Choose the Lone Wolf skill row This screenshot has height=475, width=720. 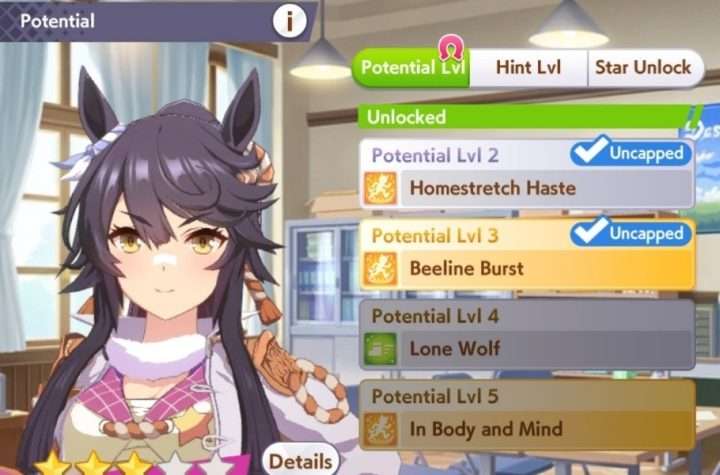click(x=527, y=349)
